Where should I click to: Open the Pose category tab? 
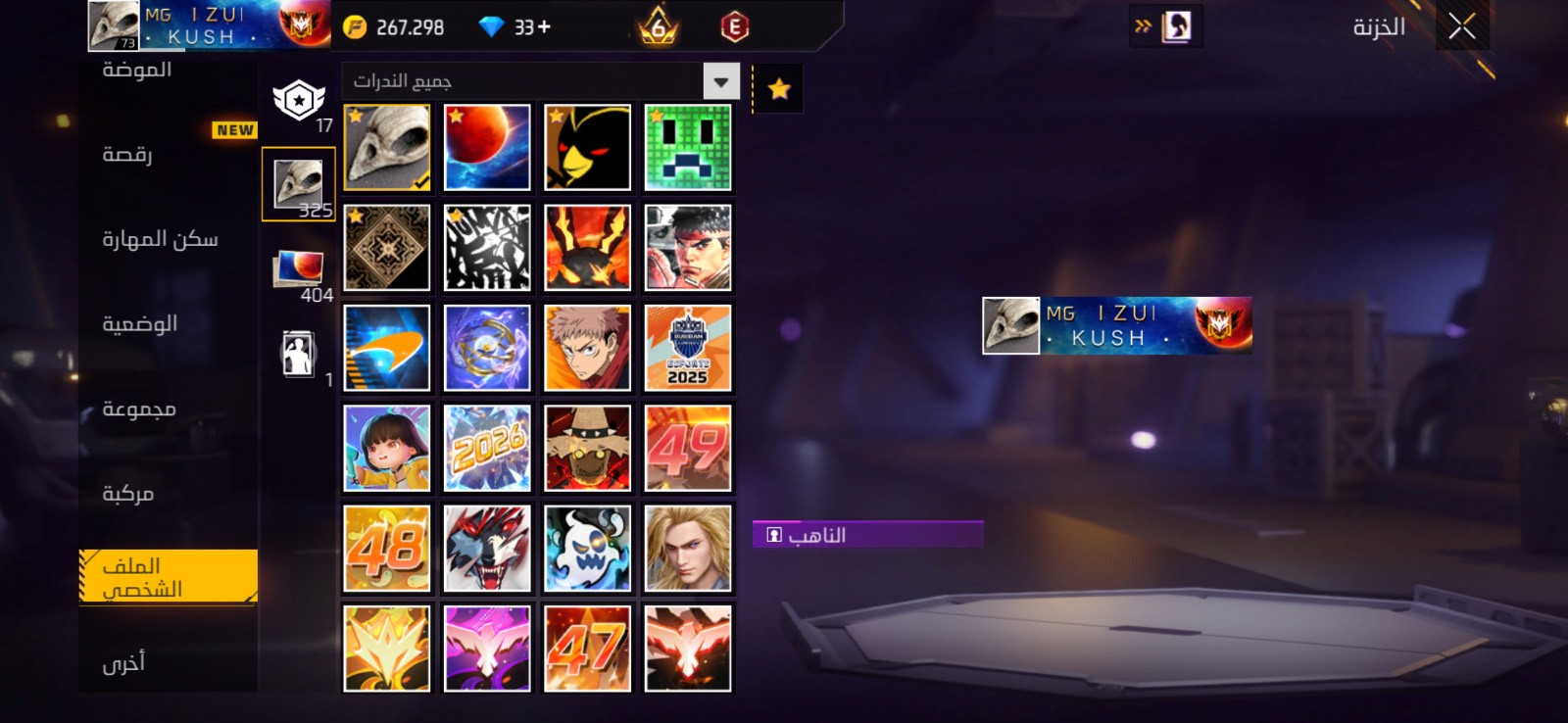pos(139,323)
